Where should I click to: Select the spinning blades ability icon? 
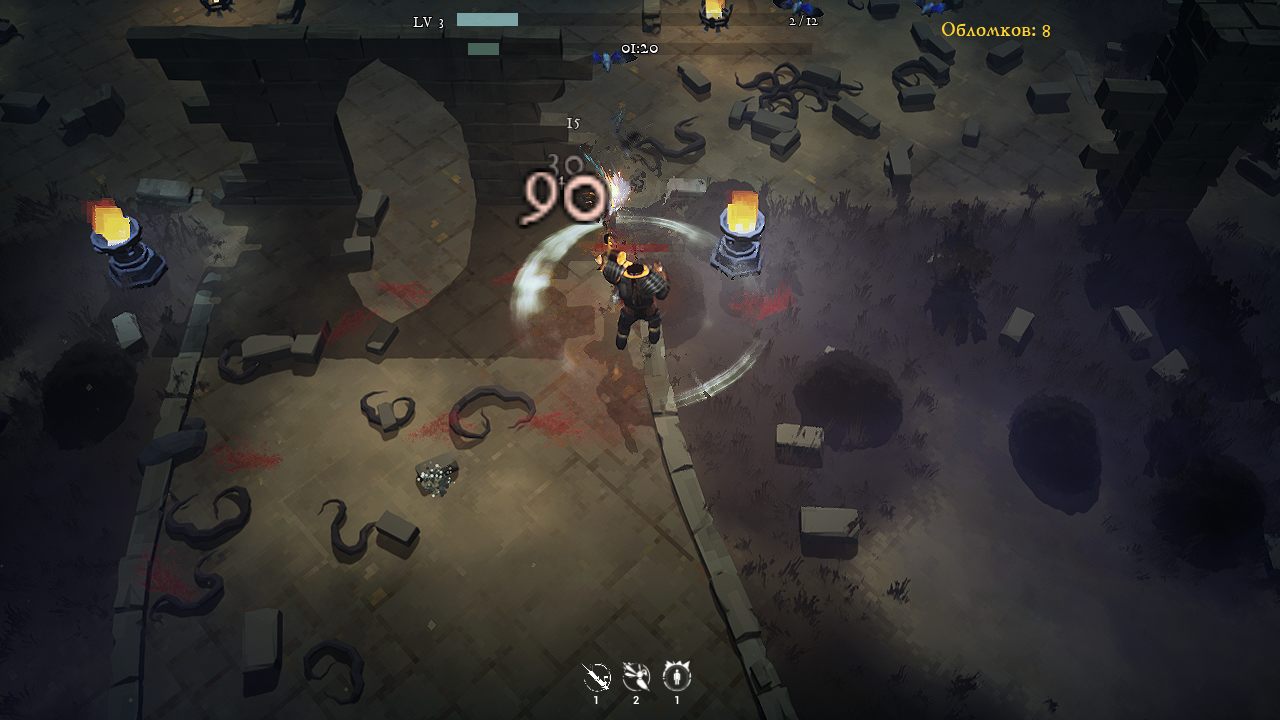(636, 677)
